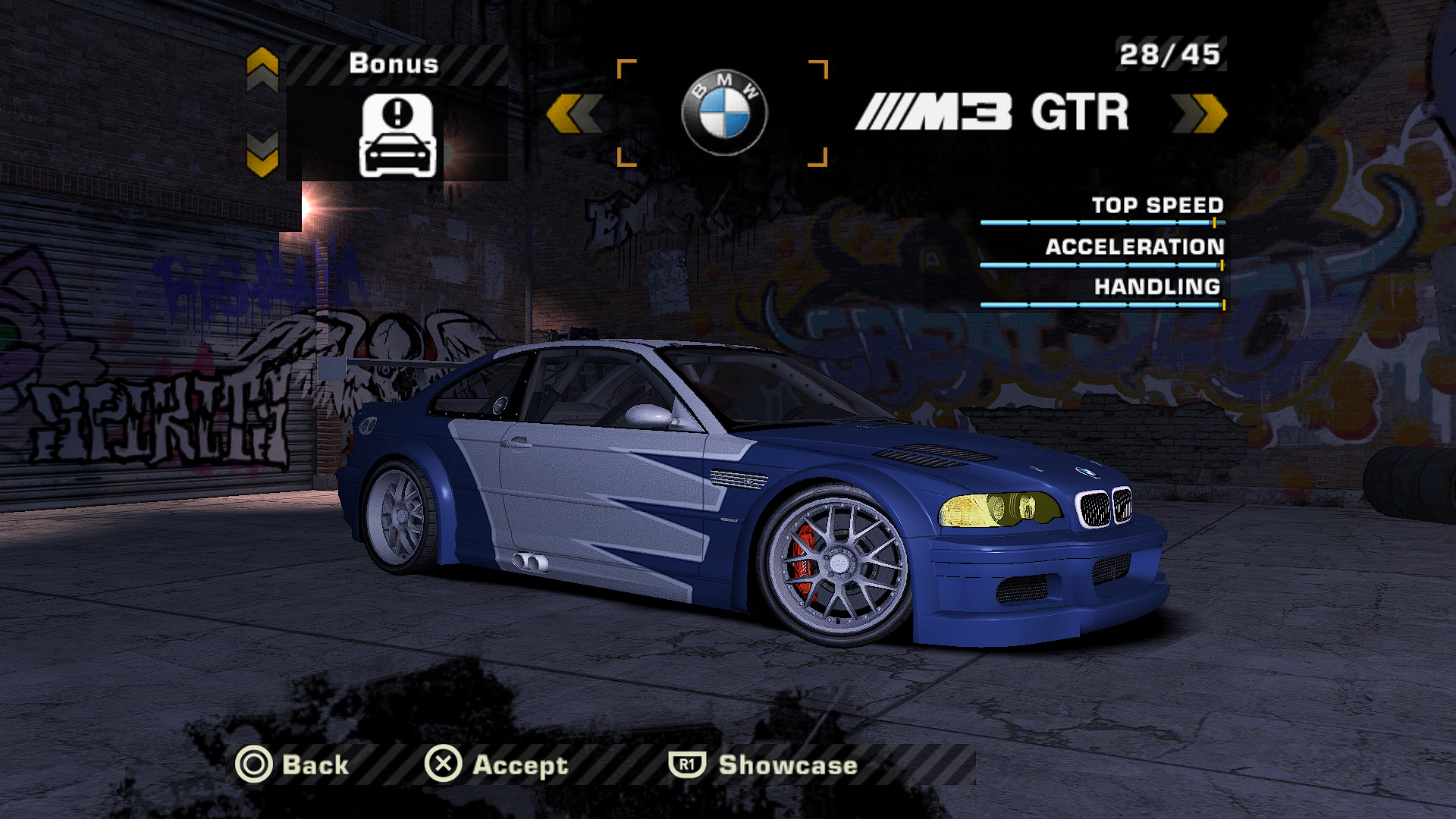Click the Back option
Viewport: 1456px width, 819px height.
(x=292, y=764)
